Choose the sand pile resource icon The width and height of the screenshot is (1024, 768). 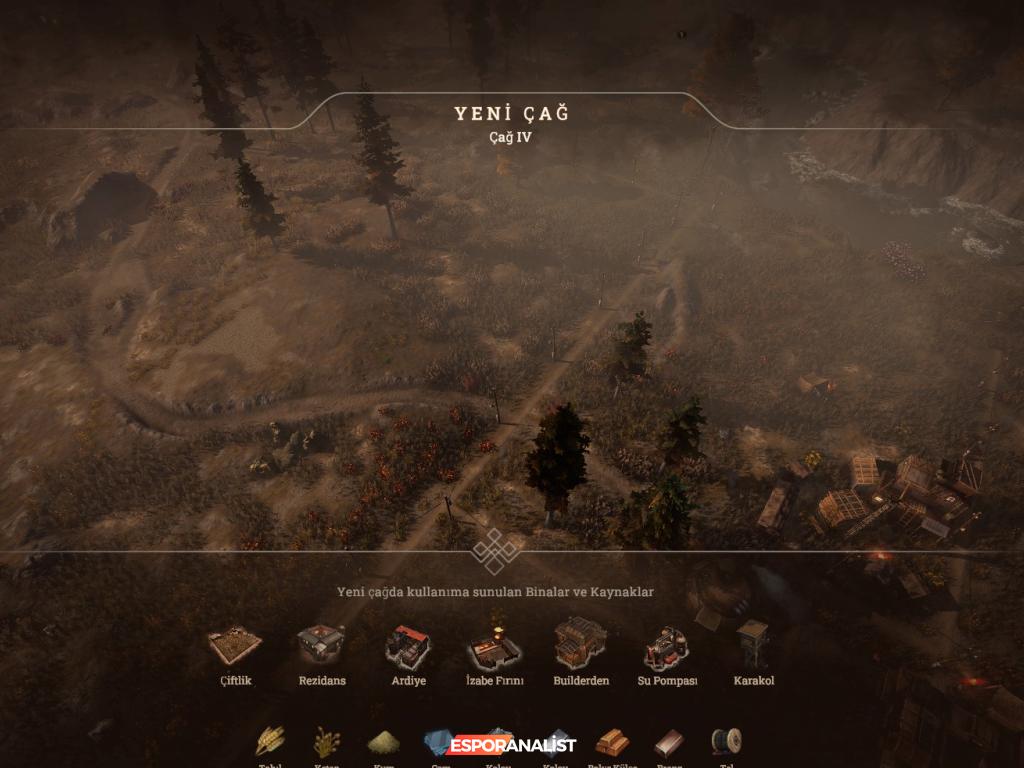[384, 742]
